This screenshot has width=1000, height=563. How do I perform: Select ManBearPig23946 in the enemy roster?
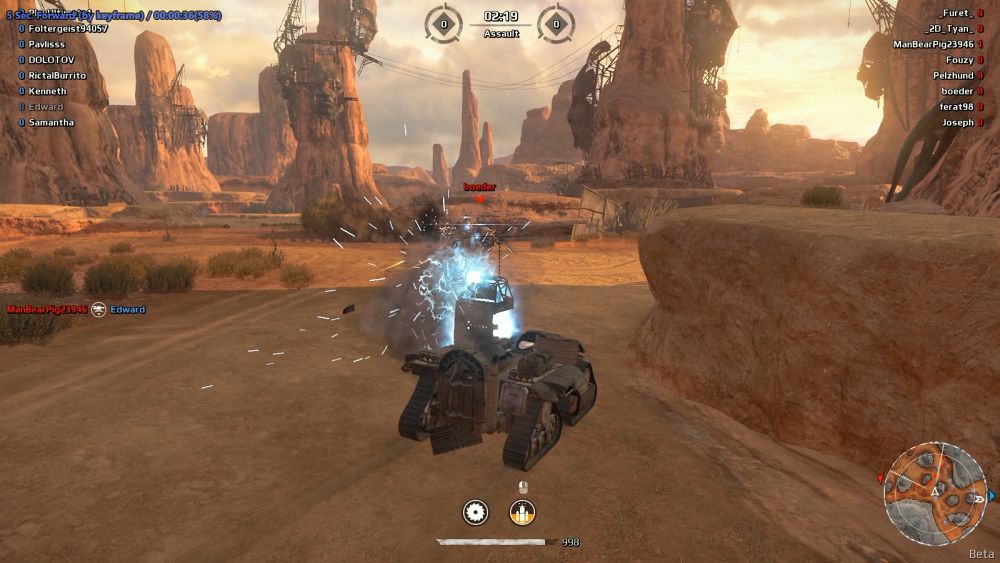(933, 45)
